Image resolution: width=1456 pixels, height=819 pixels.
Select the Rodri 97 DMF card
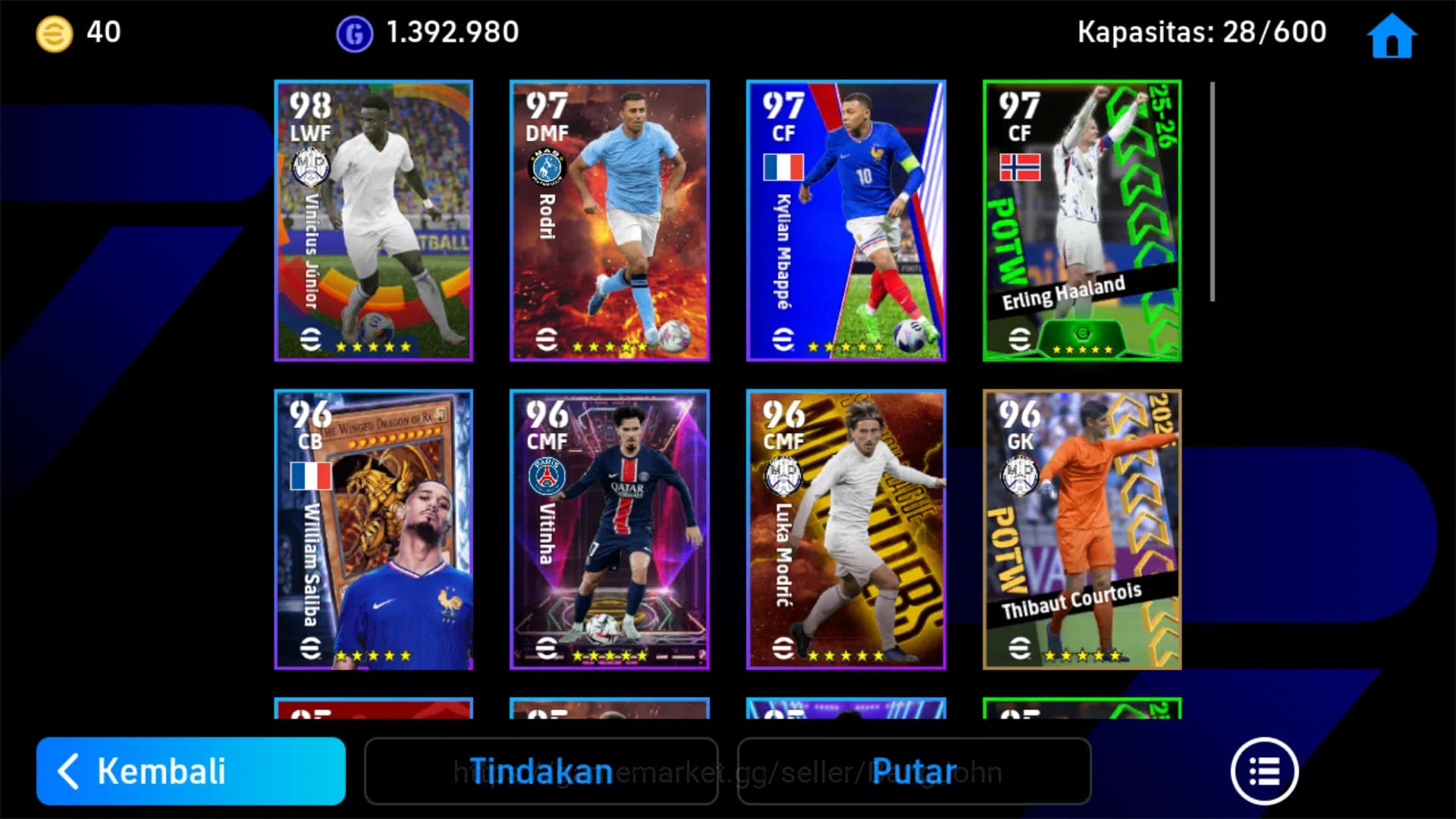[609, 220]
